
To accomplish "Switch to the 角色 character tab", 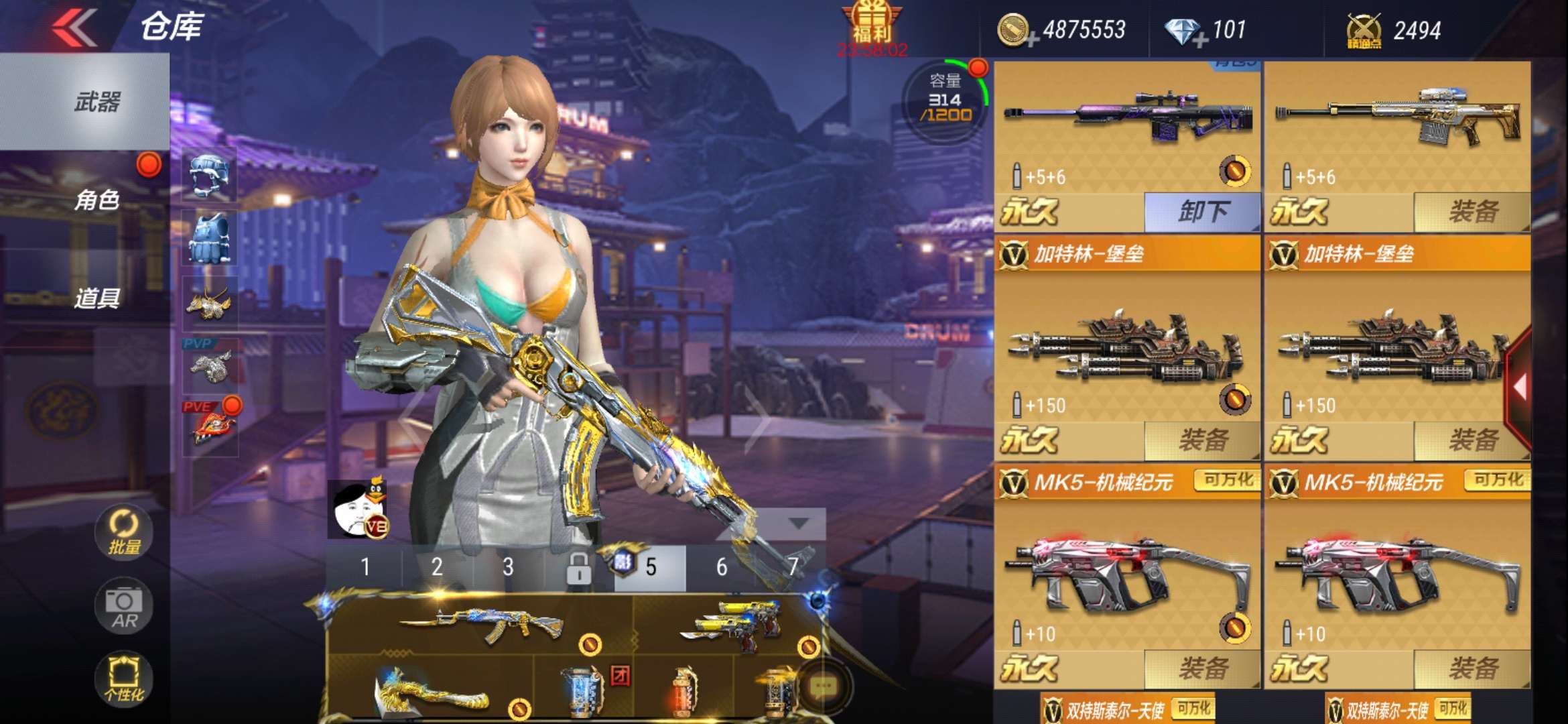I will (96, 200).
